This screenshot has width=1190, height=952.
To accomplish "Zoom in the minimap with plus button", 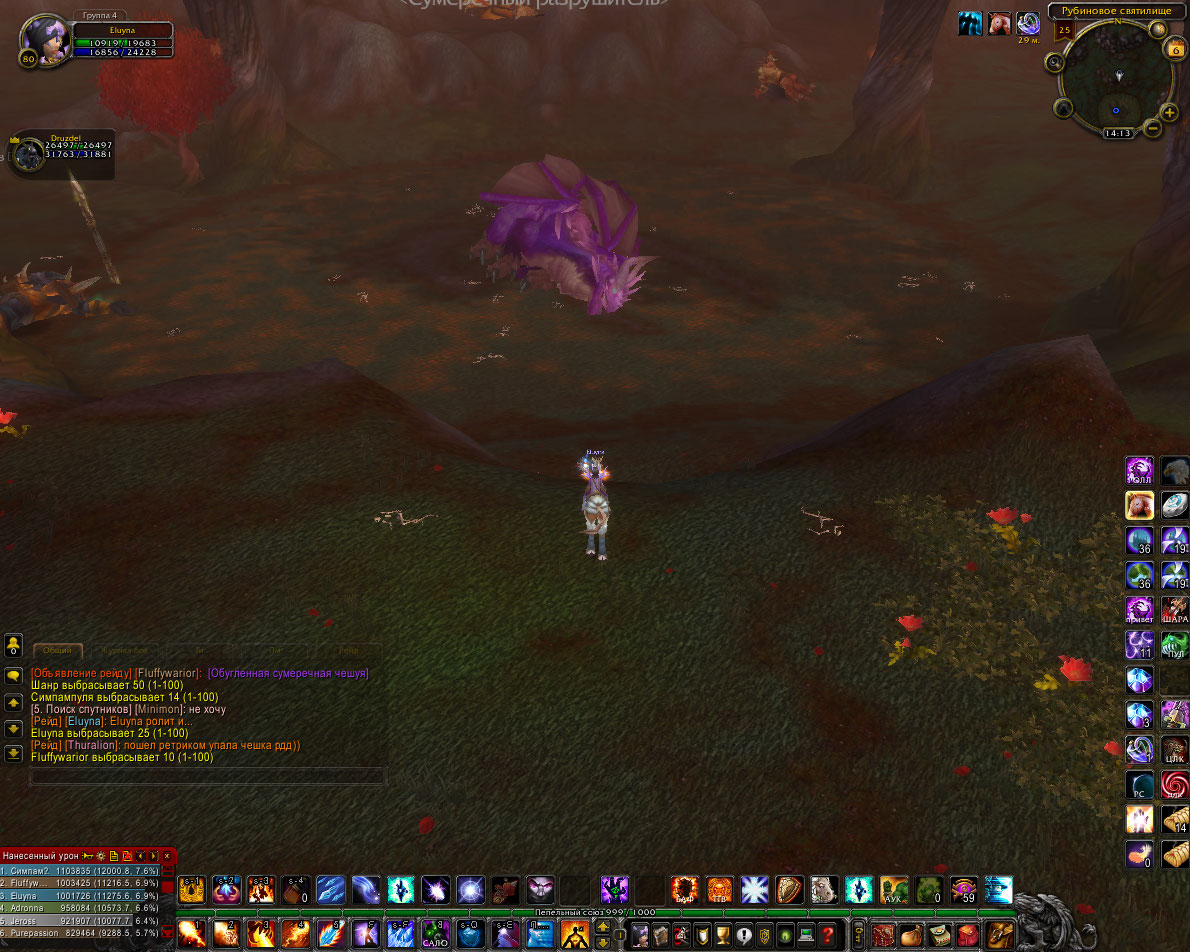I will pyautogui.click(x=1169, y=112).
